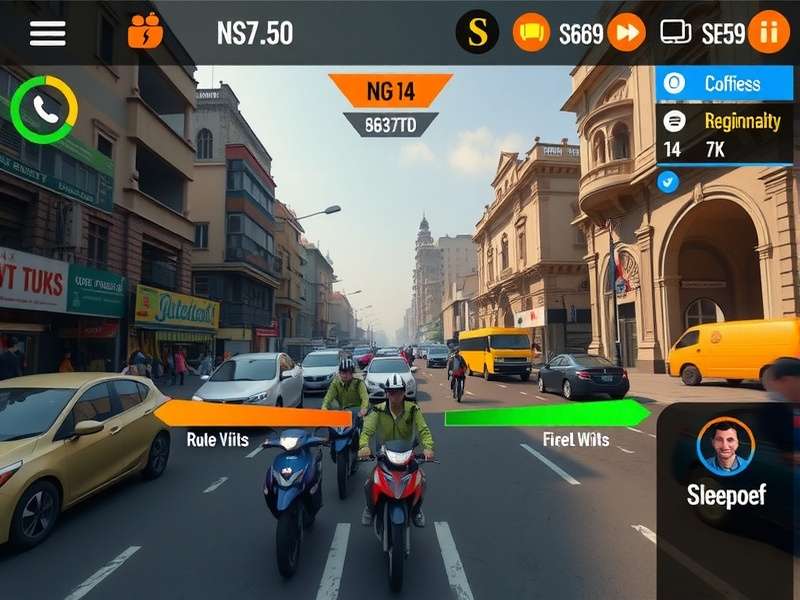Toggle the blue checkmark icon
800x600 pixels.
click(667, 181)
